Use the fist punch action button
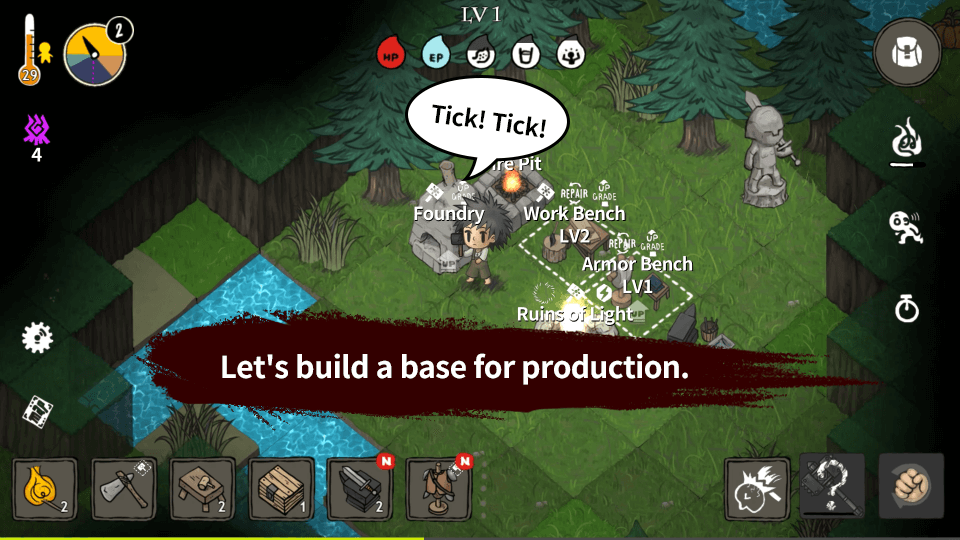 910,487
